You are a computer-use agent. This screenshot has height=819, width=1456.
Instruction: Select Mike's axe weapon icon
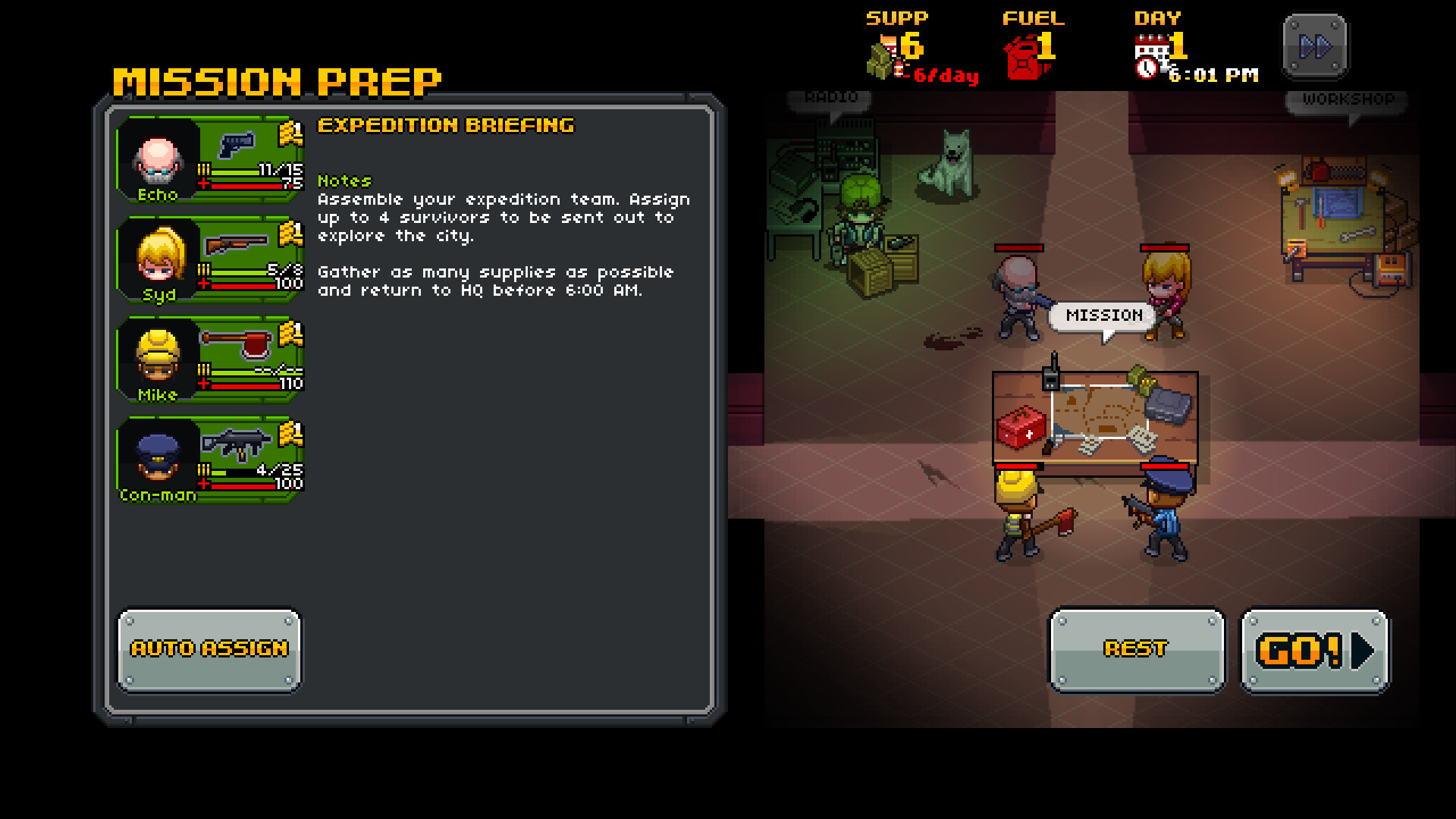pyautogui.click(x=239, y=344)
